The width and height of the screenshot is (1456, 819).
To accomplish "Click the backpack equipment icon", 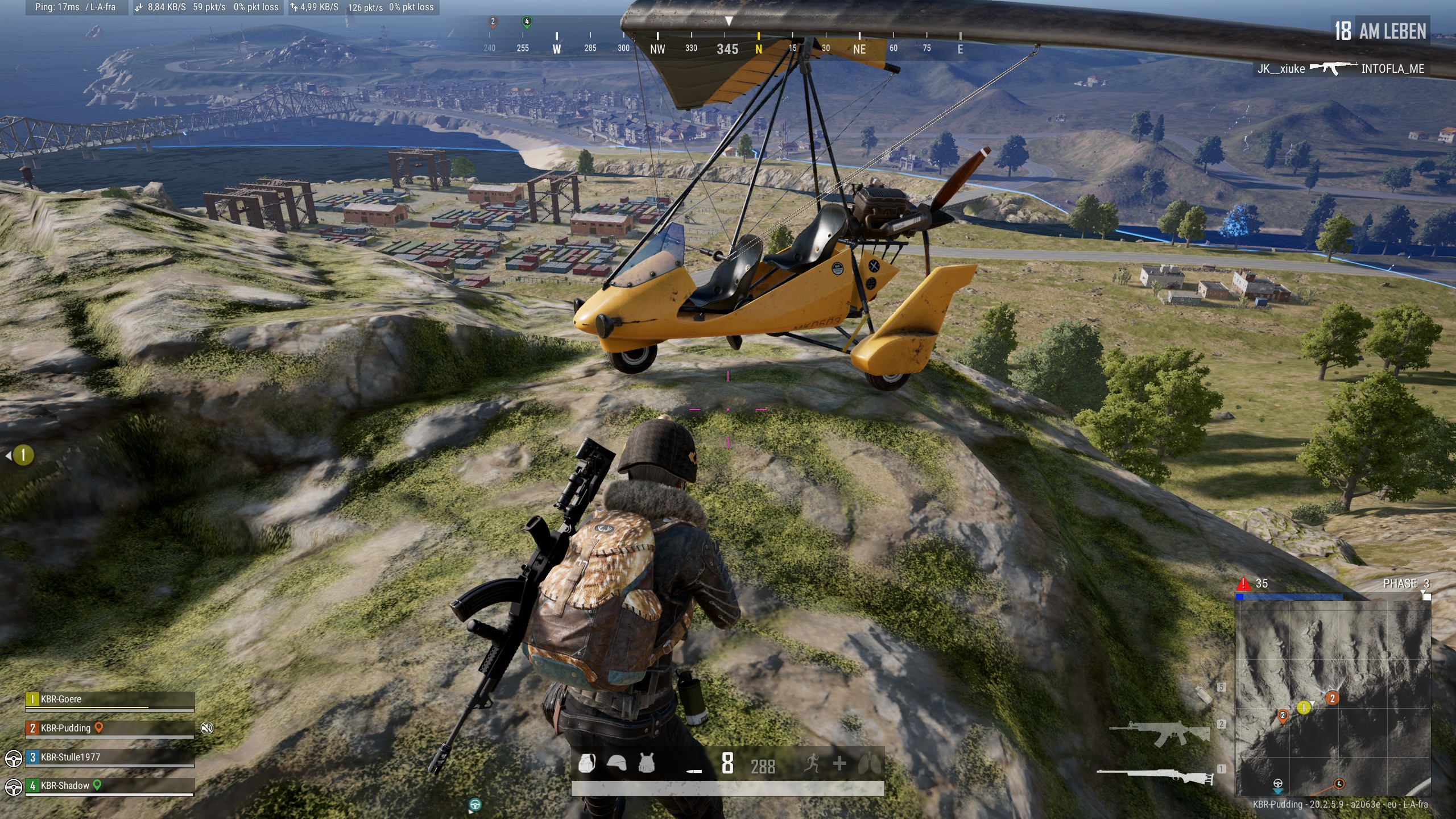I will pyautogui.click(x=586, y=763).
